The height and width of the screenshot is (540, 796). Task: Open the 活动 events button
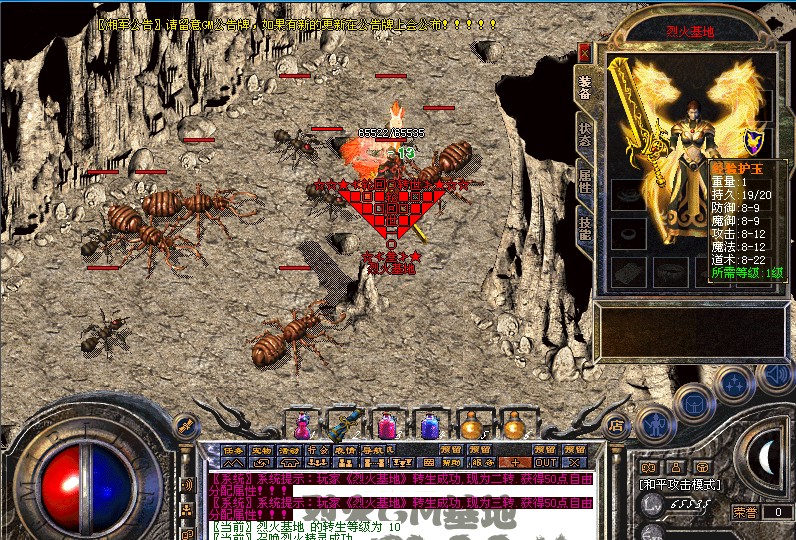289,450
